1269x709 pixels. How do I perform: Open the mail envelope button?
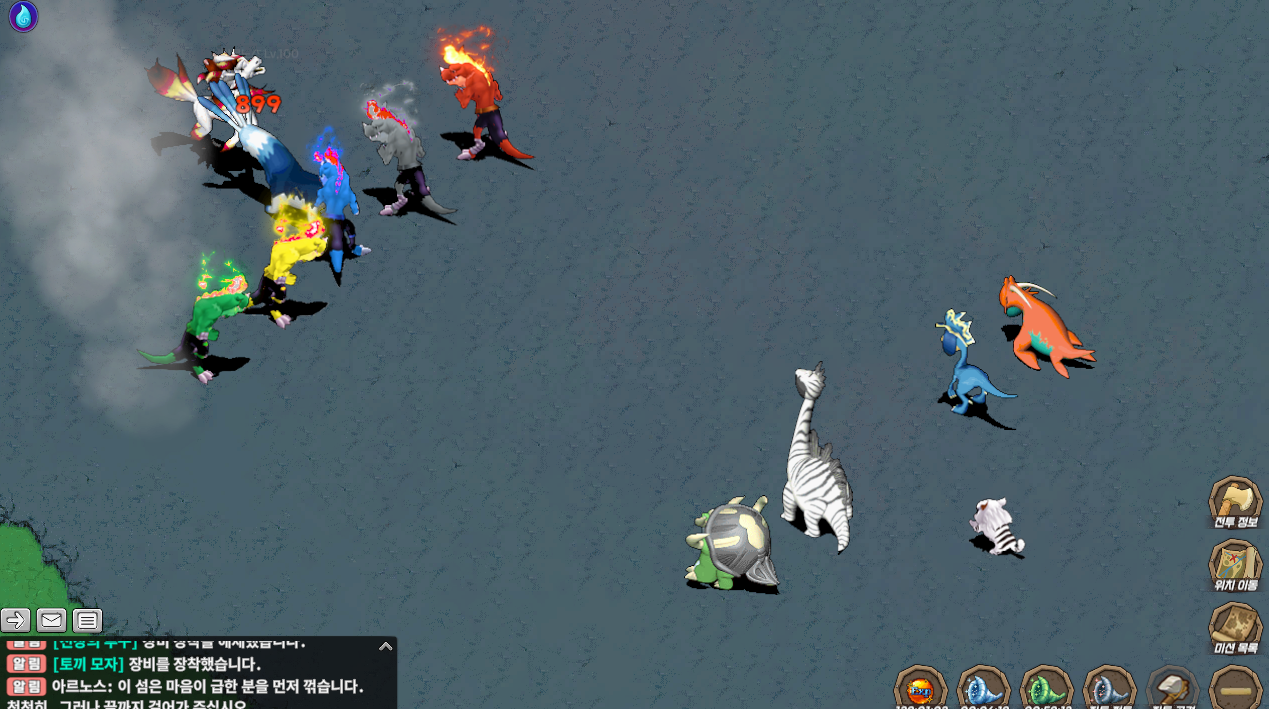(x=52, y=620)
